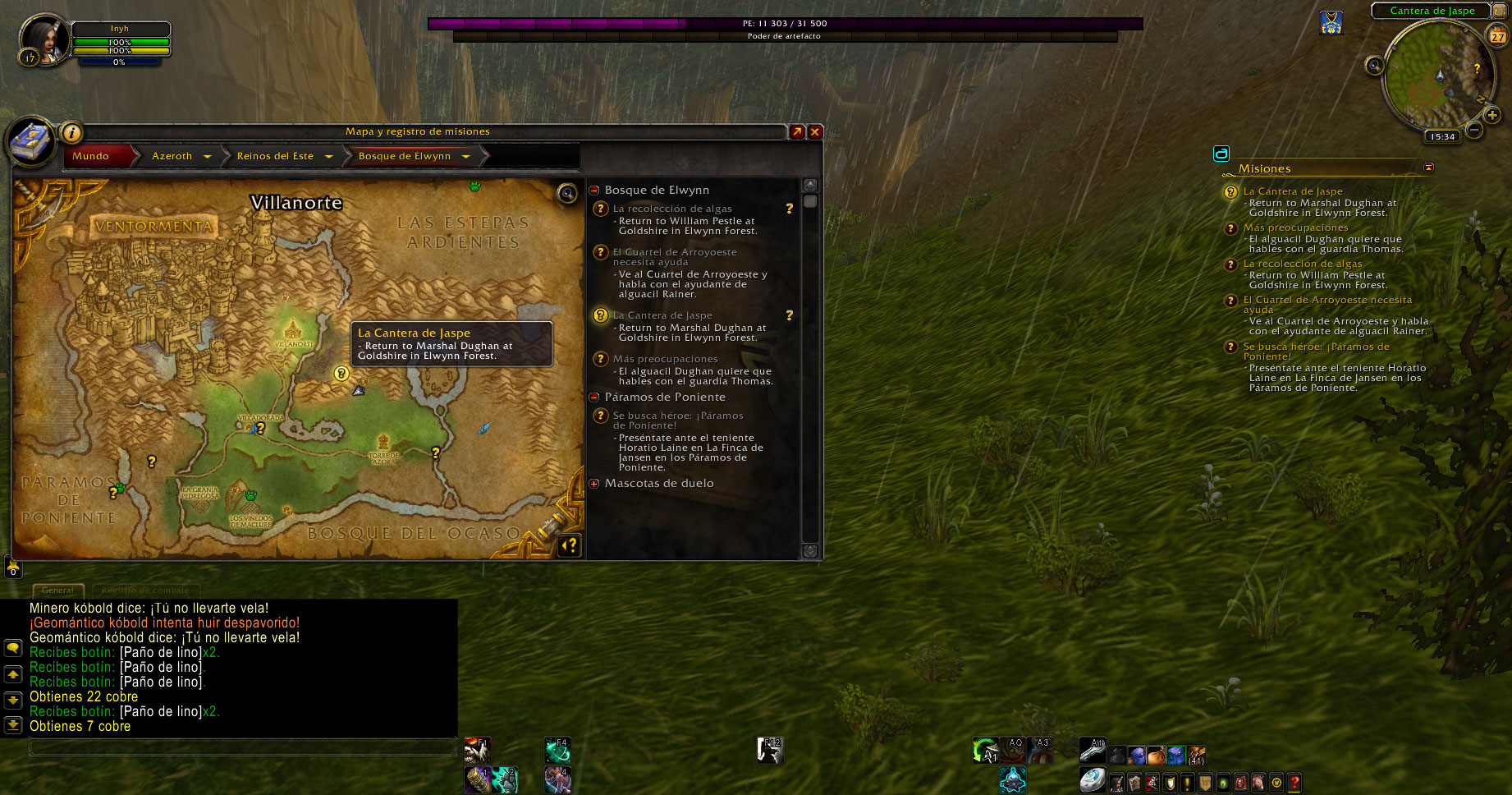
Task: Minimize the Misiones objective tracker
Action: click(x=1428, y=168)
